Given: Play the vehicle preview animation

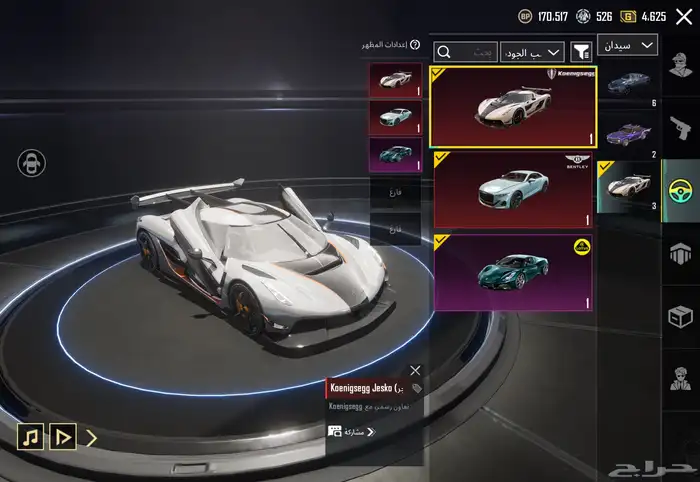Looking at the screenshot, I should [62, 437].
